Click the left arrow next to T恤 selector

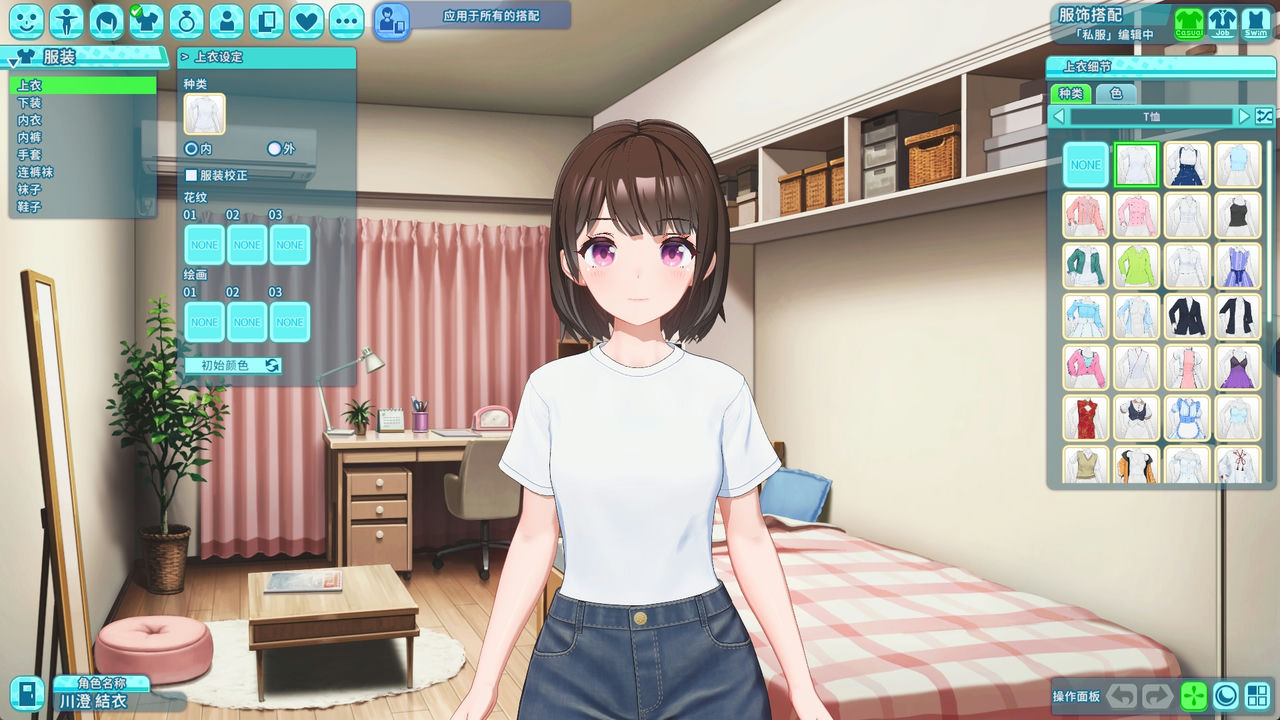pyautogui.click(x=1060, y=116)
